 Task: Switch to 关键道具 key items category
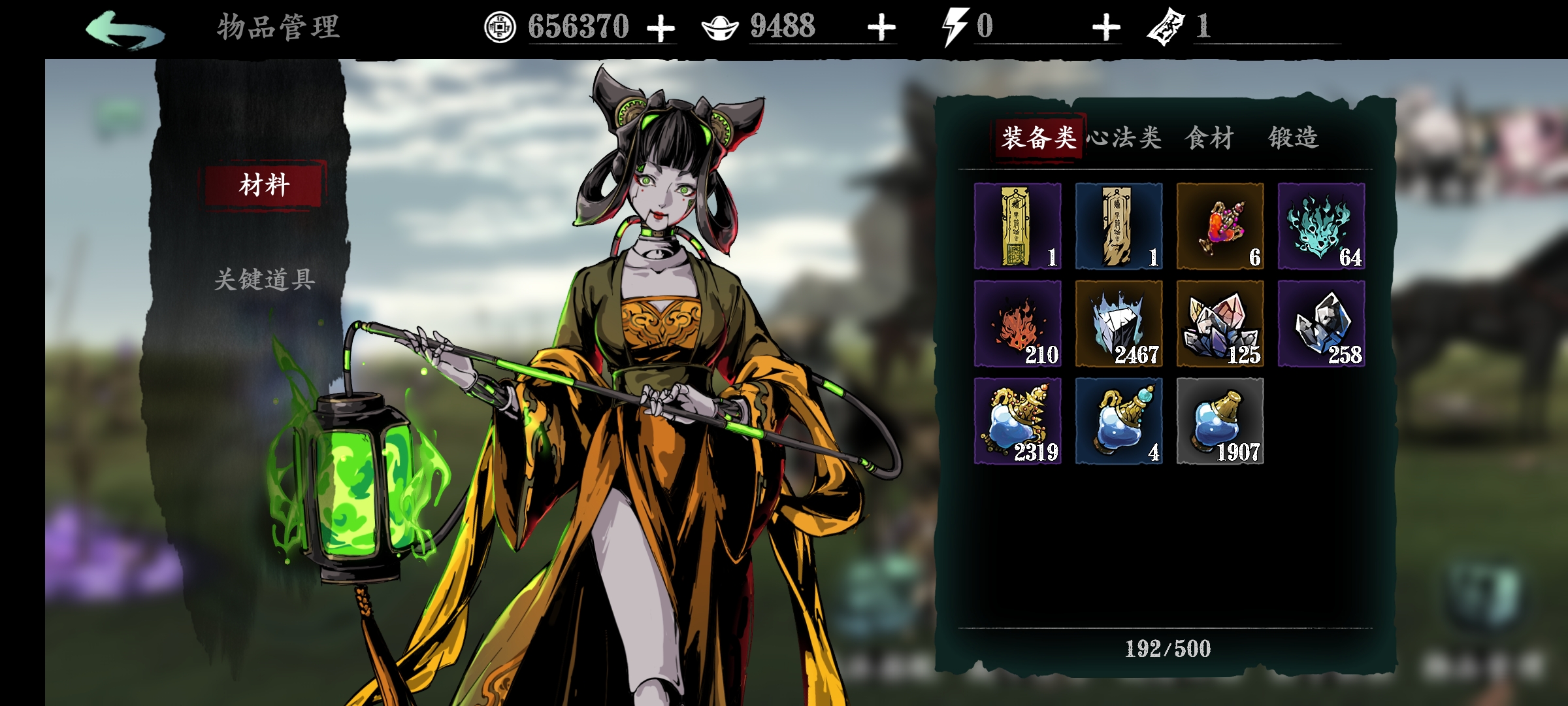[265, 280]
